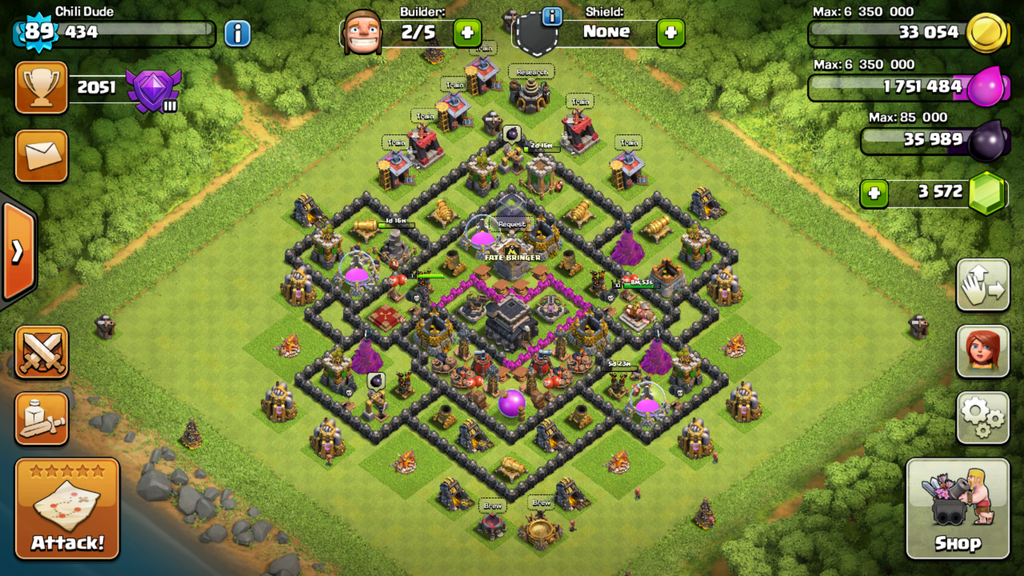This screenshot has height=576, width=1024.
Task: Show shield info above shield icon
Action: pos(551,16)
